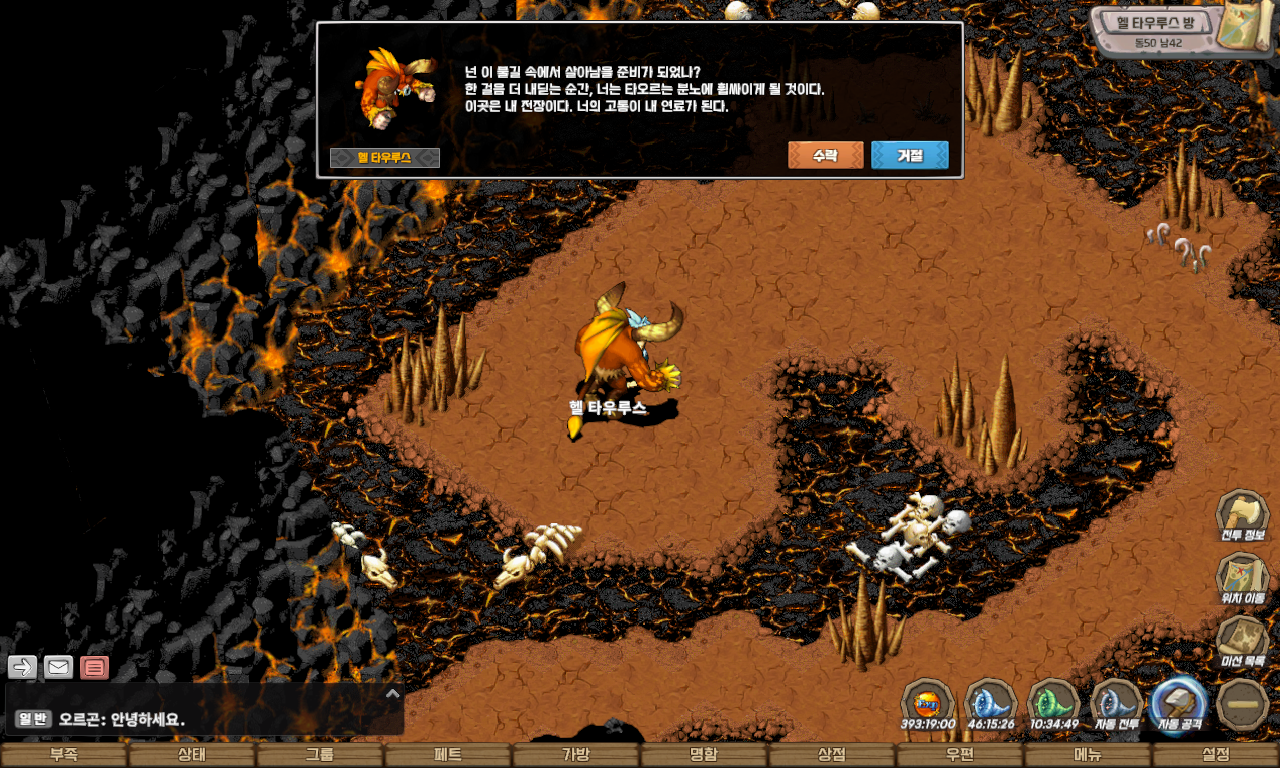Open the 그룹 (group) menu
The image size is (1280, 768).
320,755
